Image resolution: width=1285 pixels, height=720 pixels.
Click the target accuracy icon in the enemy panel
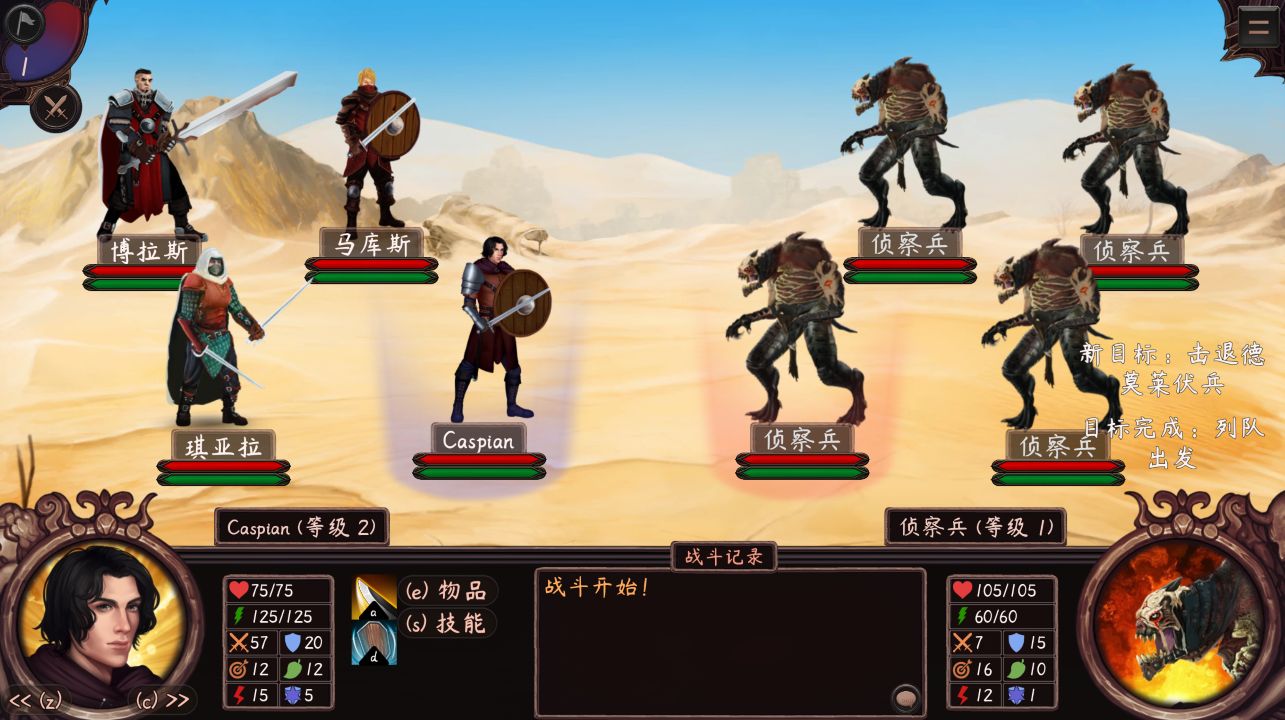960,668
